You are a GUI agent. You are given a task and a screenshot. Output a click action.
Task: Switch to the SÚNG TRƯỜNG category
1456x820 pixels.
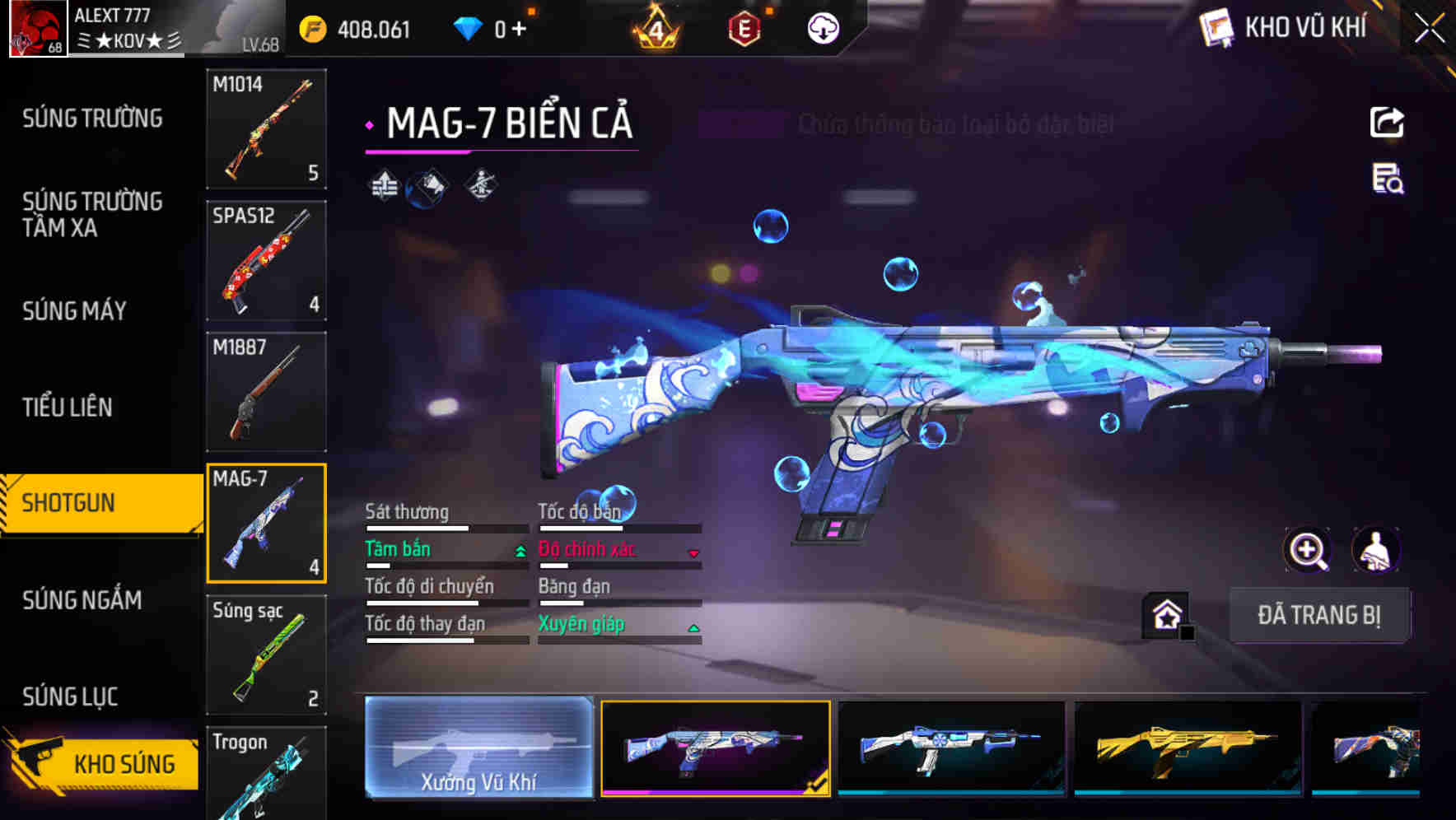click(92, 119)
